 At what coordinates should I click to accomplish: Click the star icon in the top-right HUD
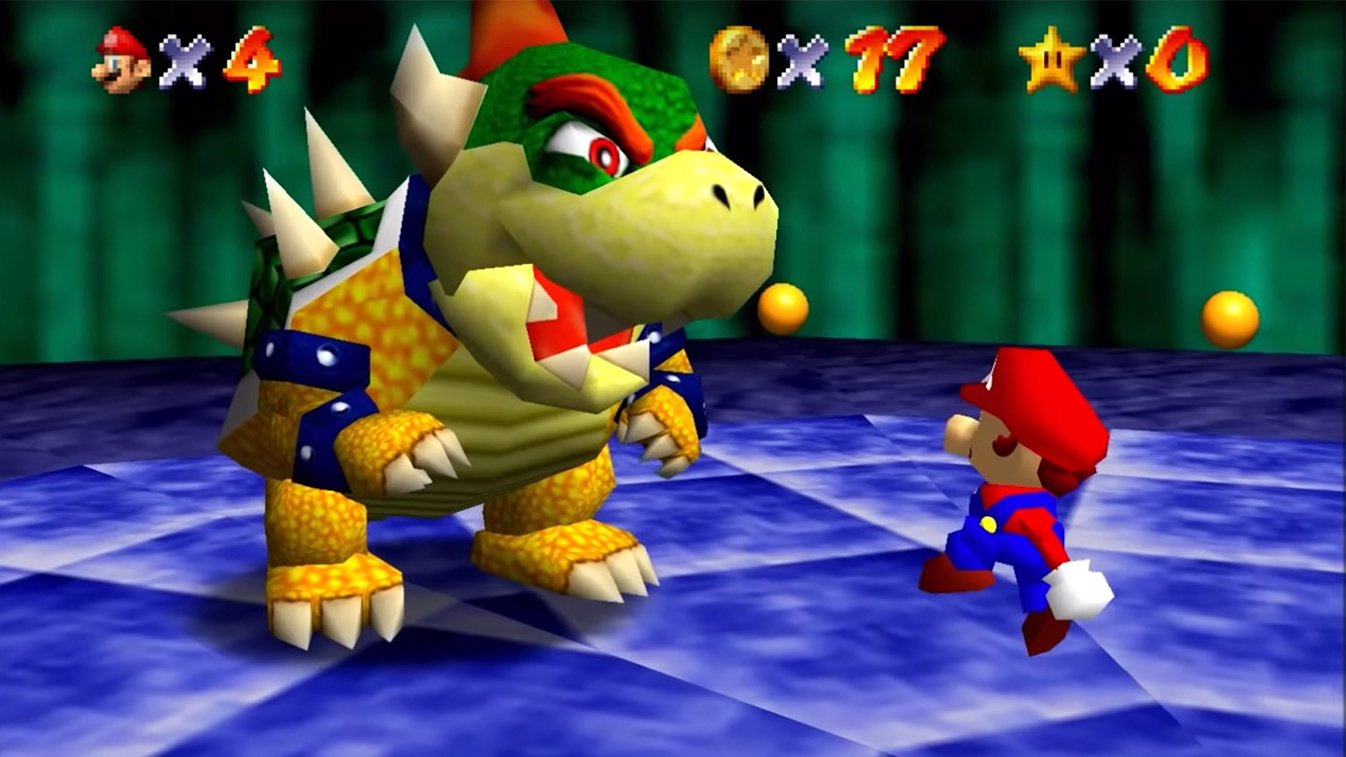[1050, 60]
